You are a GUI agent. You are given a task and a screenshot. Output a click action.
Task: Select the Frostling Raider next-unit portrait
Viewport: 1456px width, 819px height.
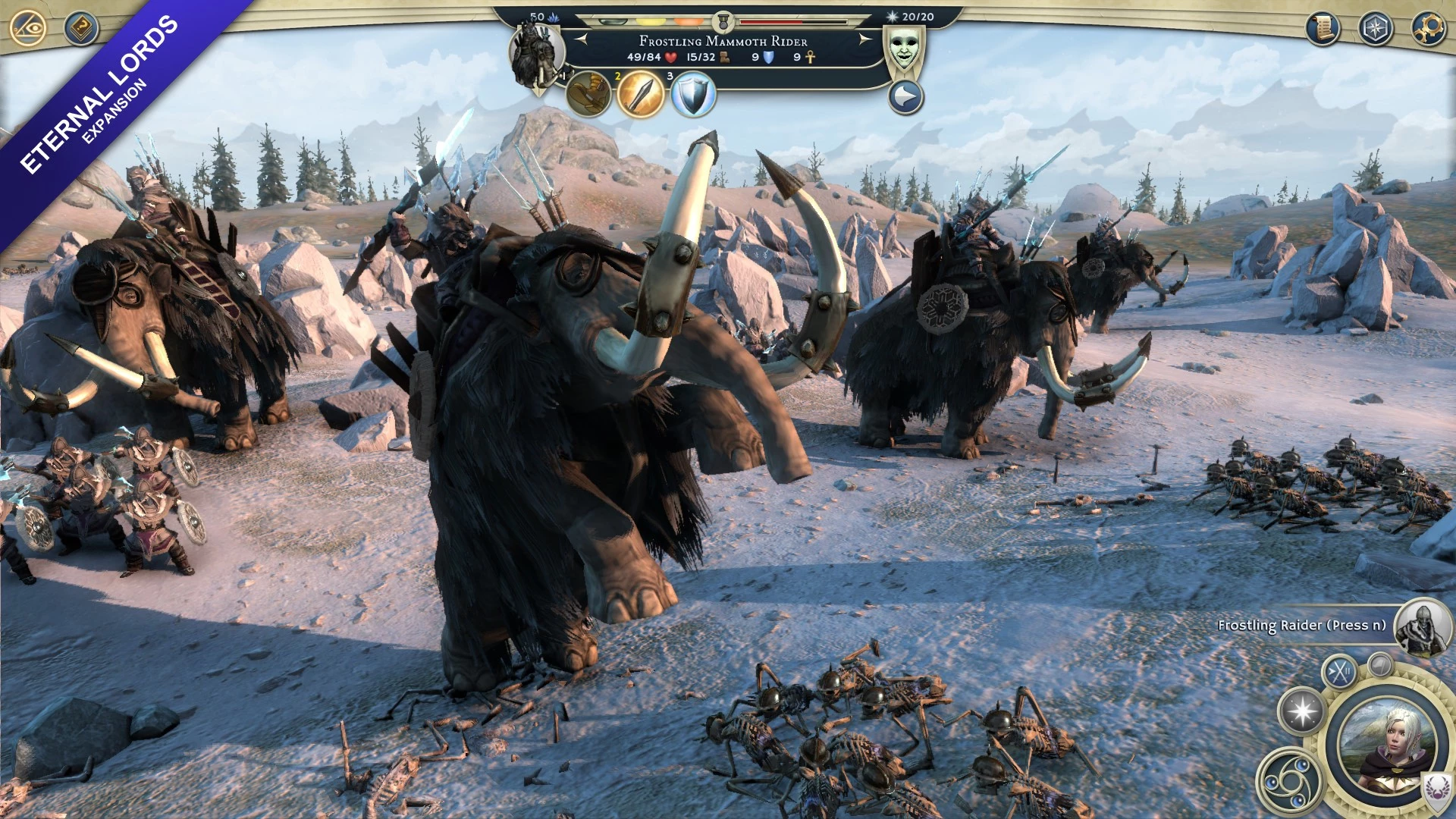coord(1421,626)
